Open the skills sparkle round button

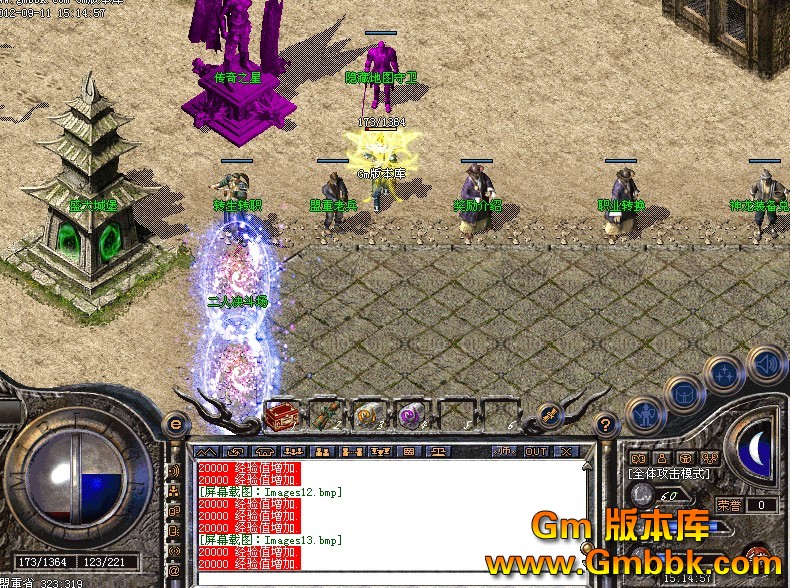point(722,375)
